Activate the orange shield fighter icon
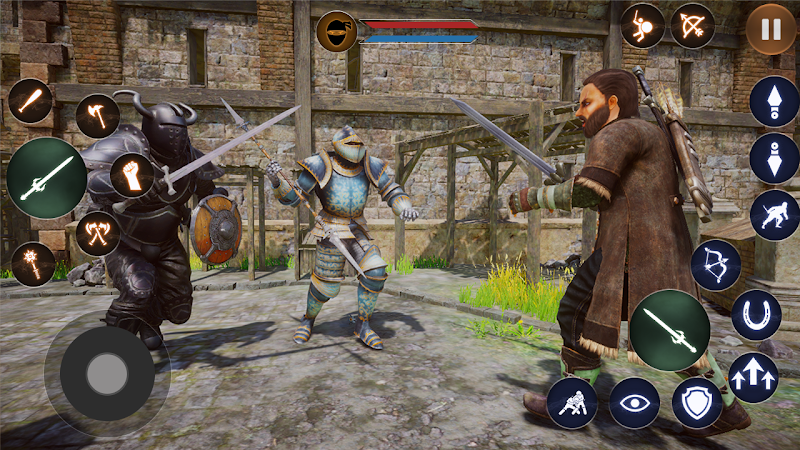Screen dimensions: 800x450 [642, 25]
